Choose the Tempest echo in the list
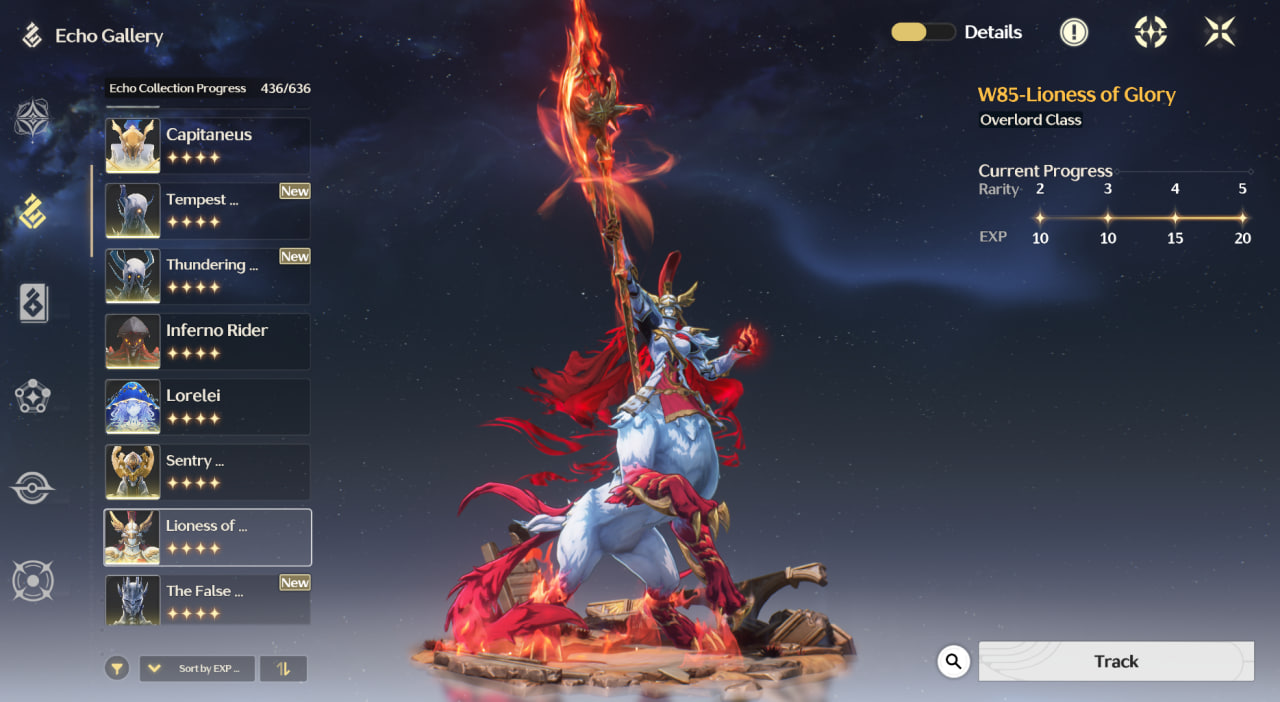Screen dimensions: 1280x702 [207, 211]
